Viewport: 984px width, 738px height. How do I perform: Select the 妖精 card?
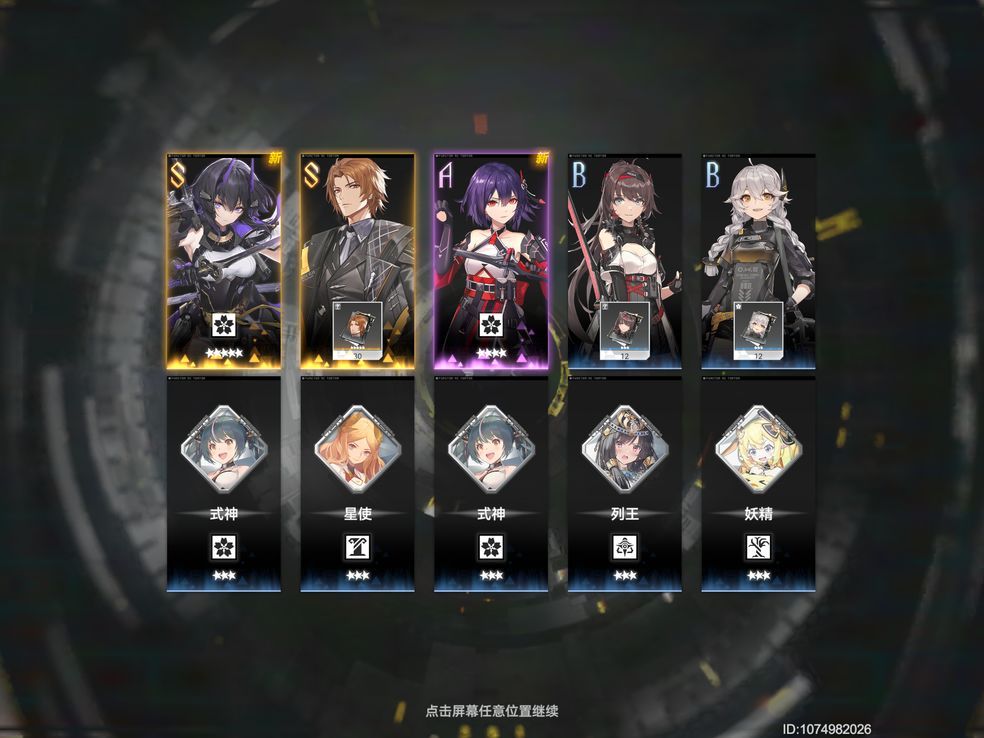[x=758, y=484]
